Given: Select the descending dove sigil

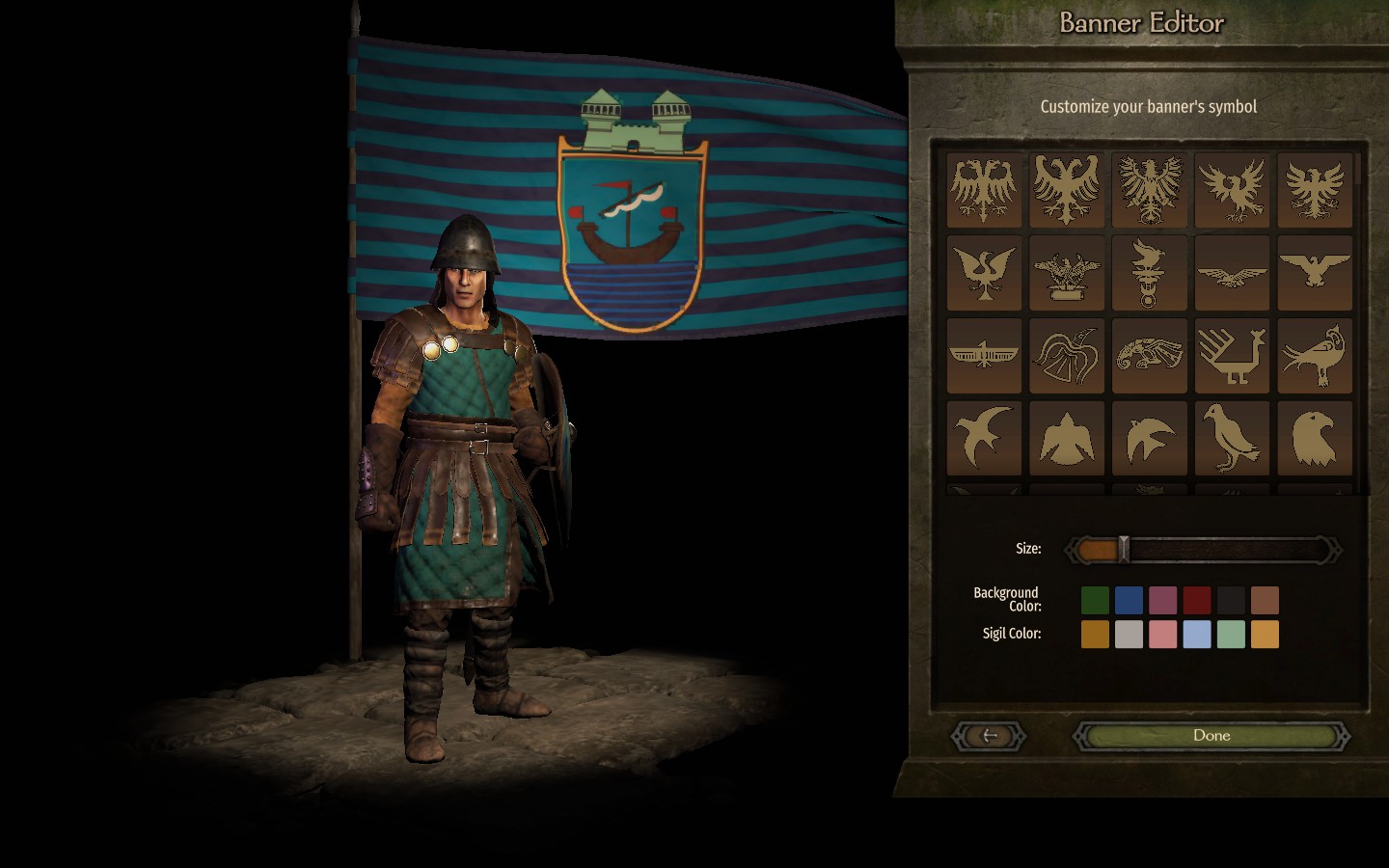Looking at the screenshot, I should tap(1067, 437).
